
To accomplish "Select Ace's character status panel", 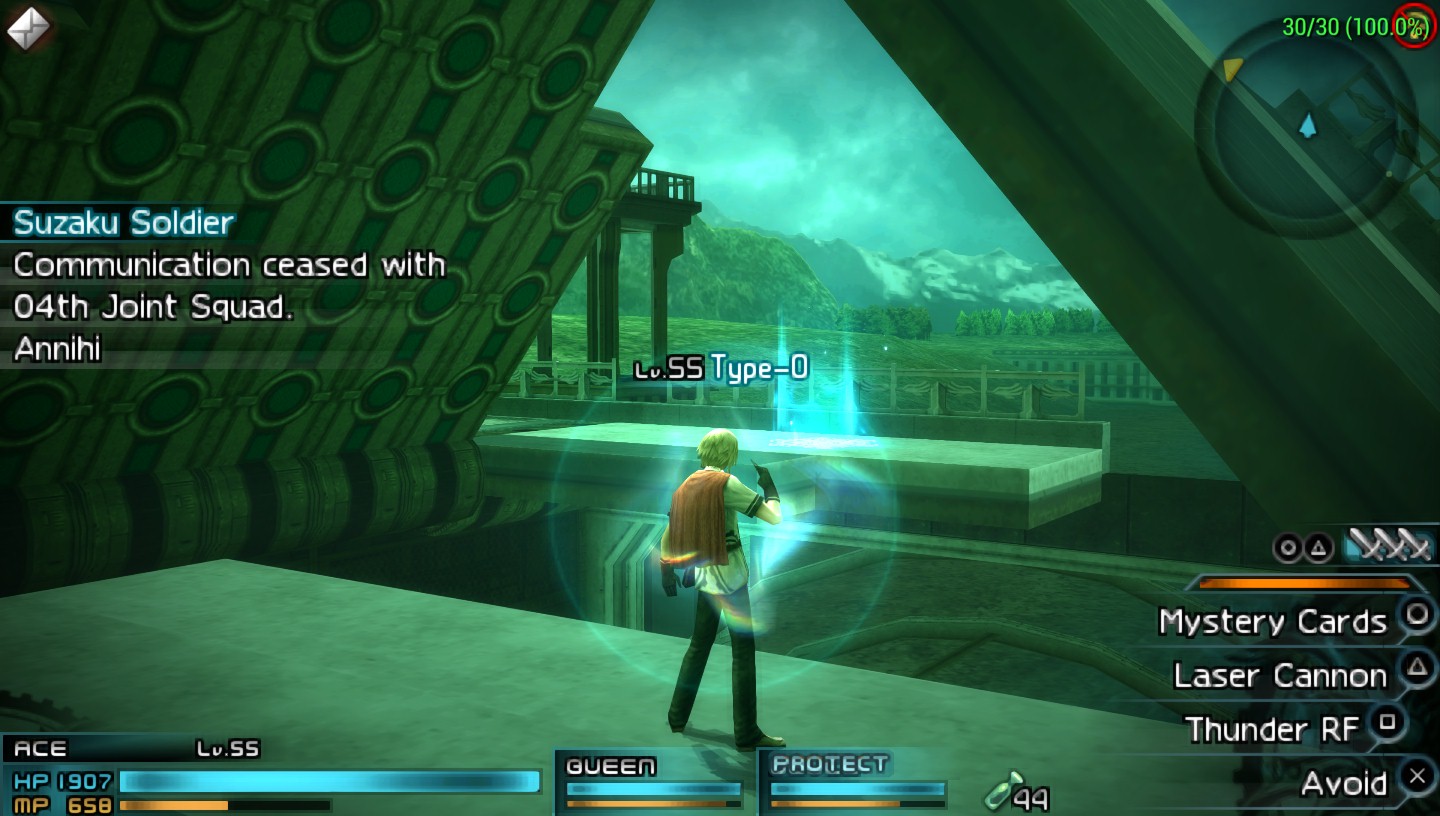I will click(270, 776).
